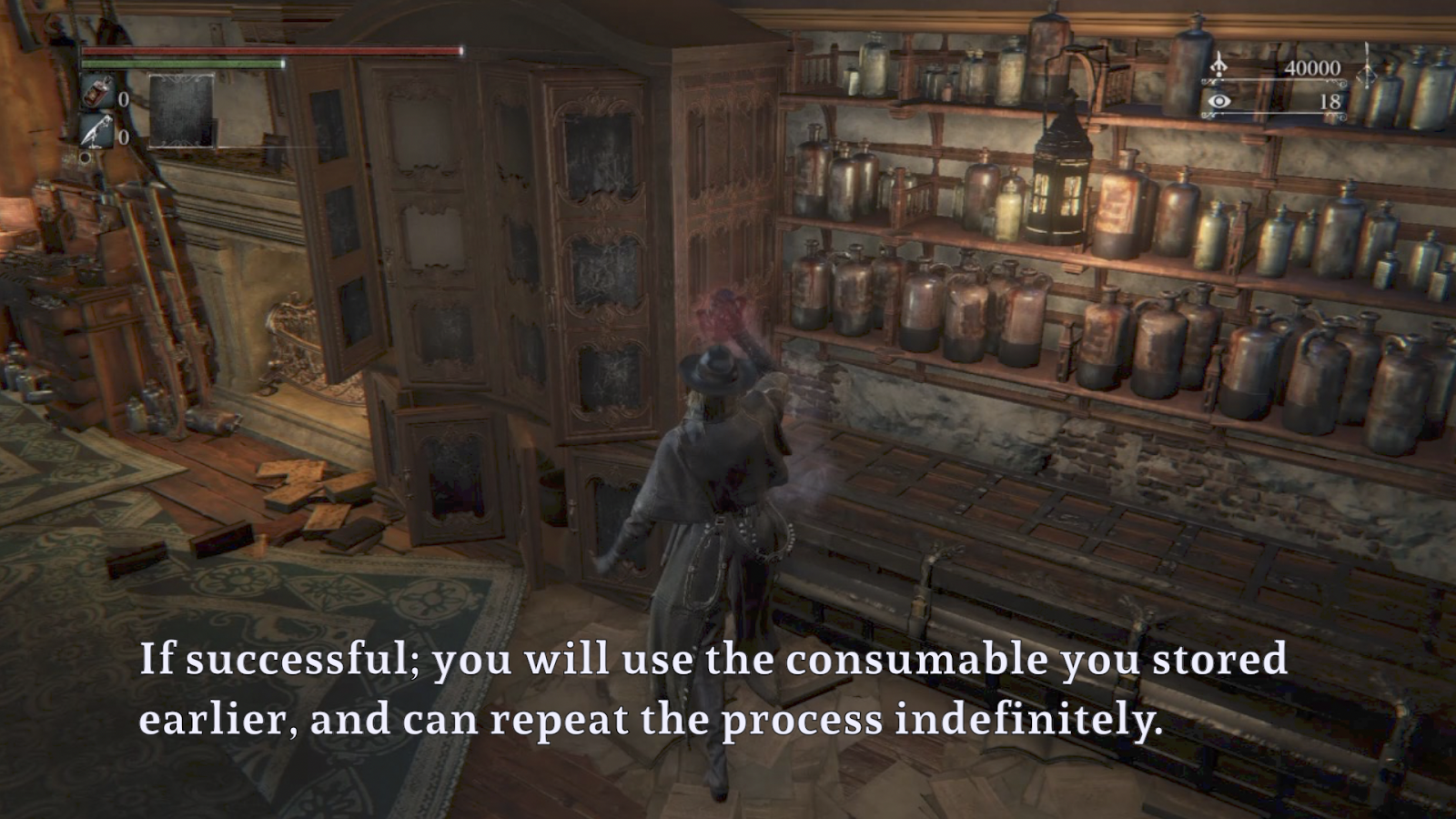This screenshot has height=819, width=1456.
Task: Click the green stamina bar
Action: click(182, 63)
